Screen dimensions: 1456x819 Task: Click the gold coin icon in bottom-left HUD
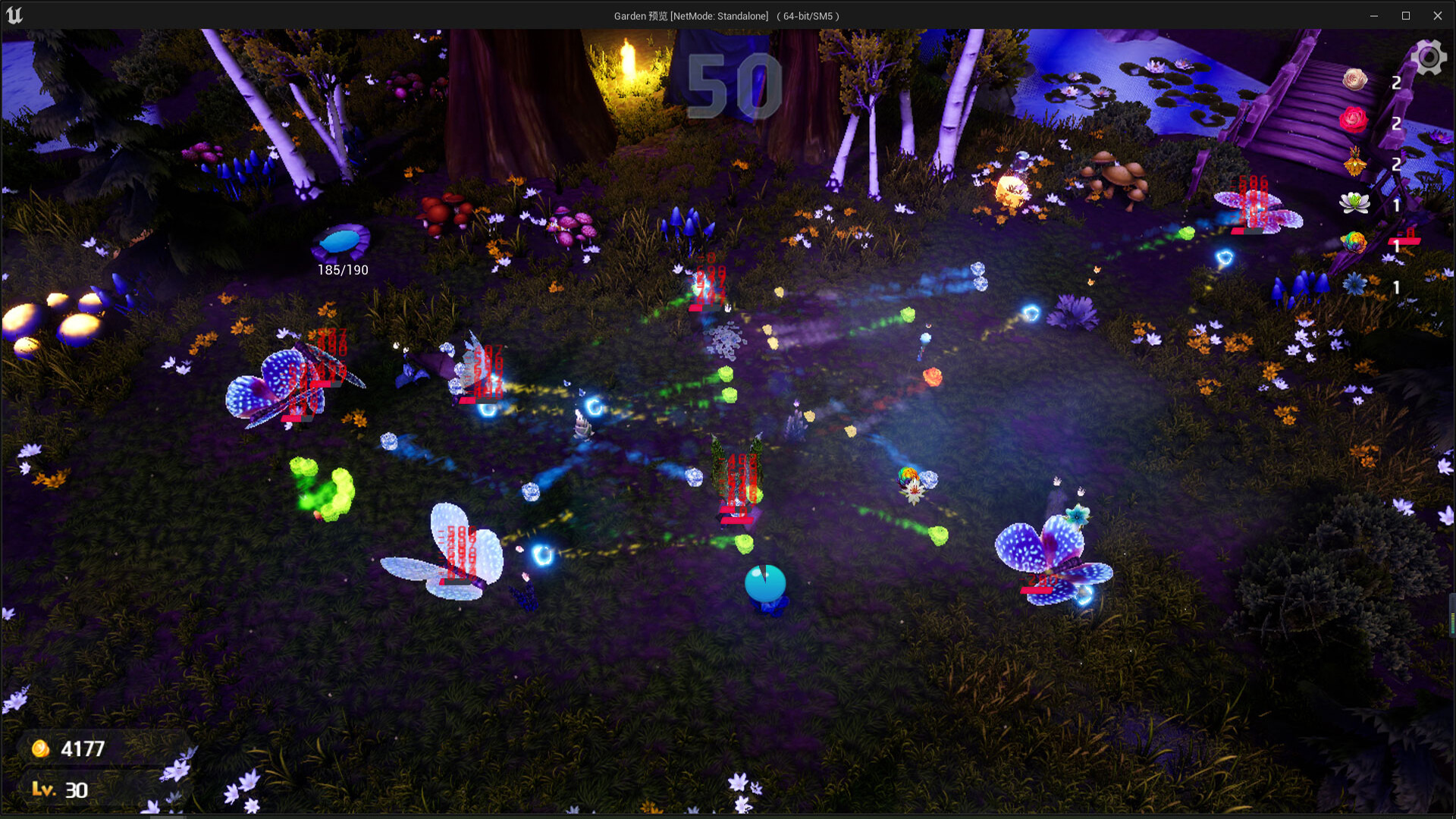pos(39,748)
